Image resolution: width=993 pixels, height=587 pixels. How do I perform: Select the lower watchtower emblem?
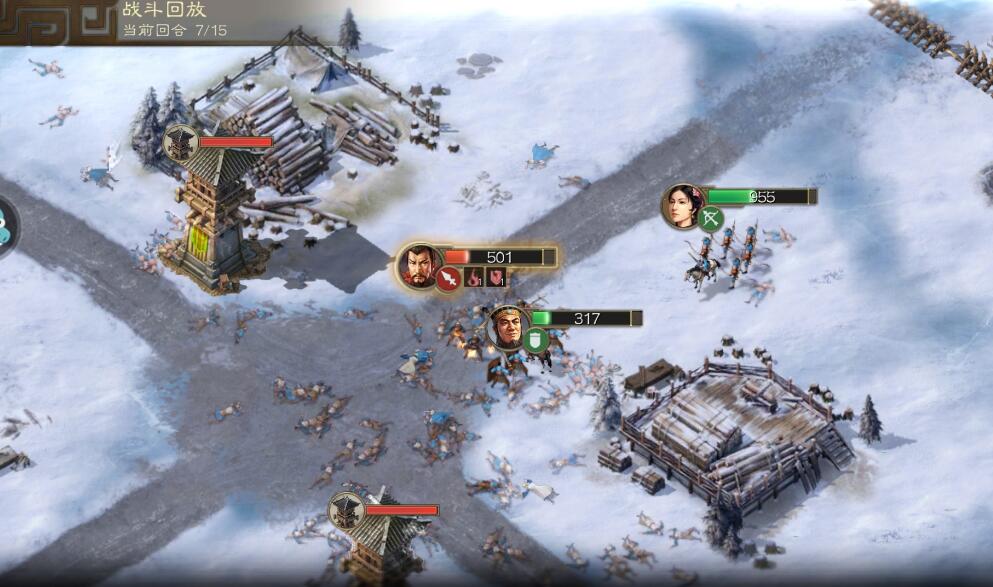coord(346,511)
